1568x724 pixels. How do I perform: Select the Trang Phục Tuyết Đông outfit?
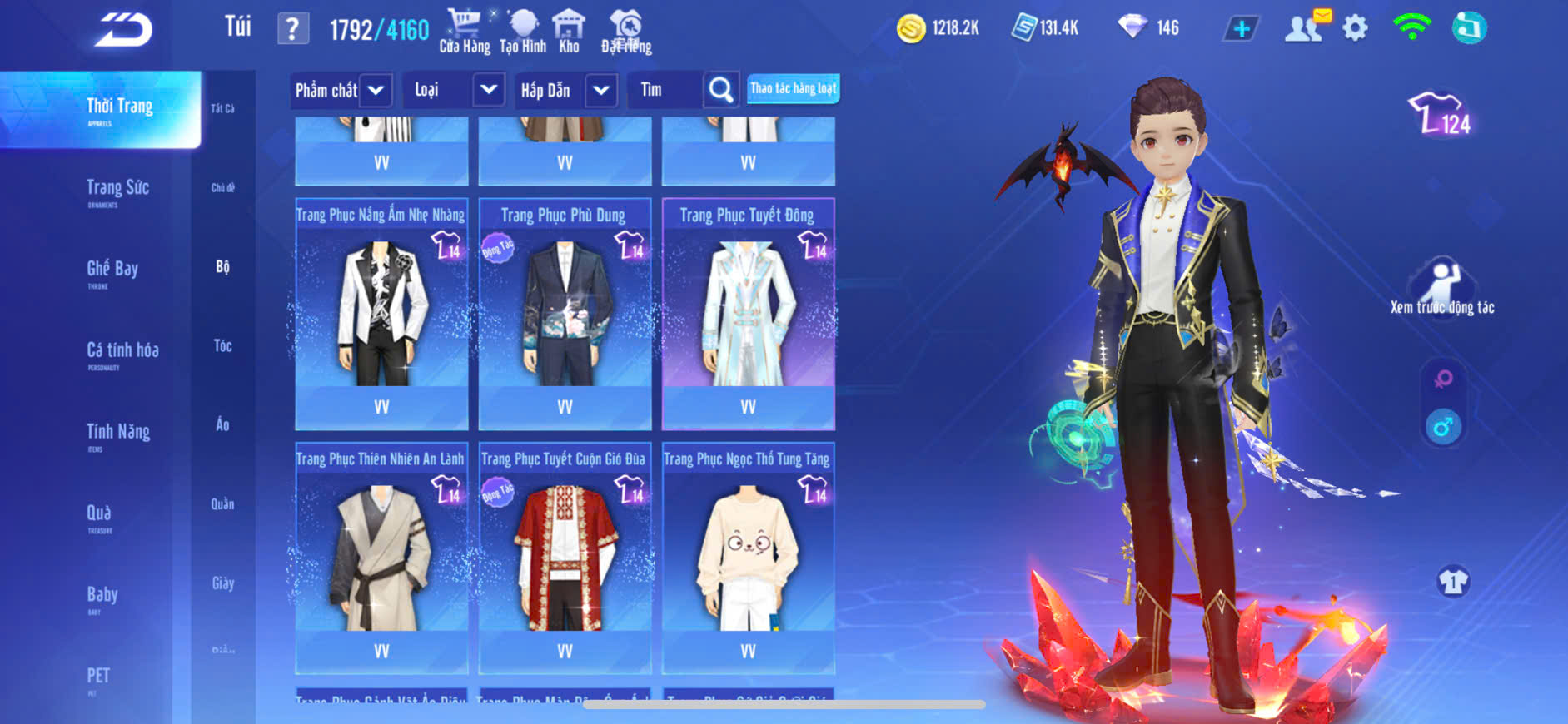point(748,314)
